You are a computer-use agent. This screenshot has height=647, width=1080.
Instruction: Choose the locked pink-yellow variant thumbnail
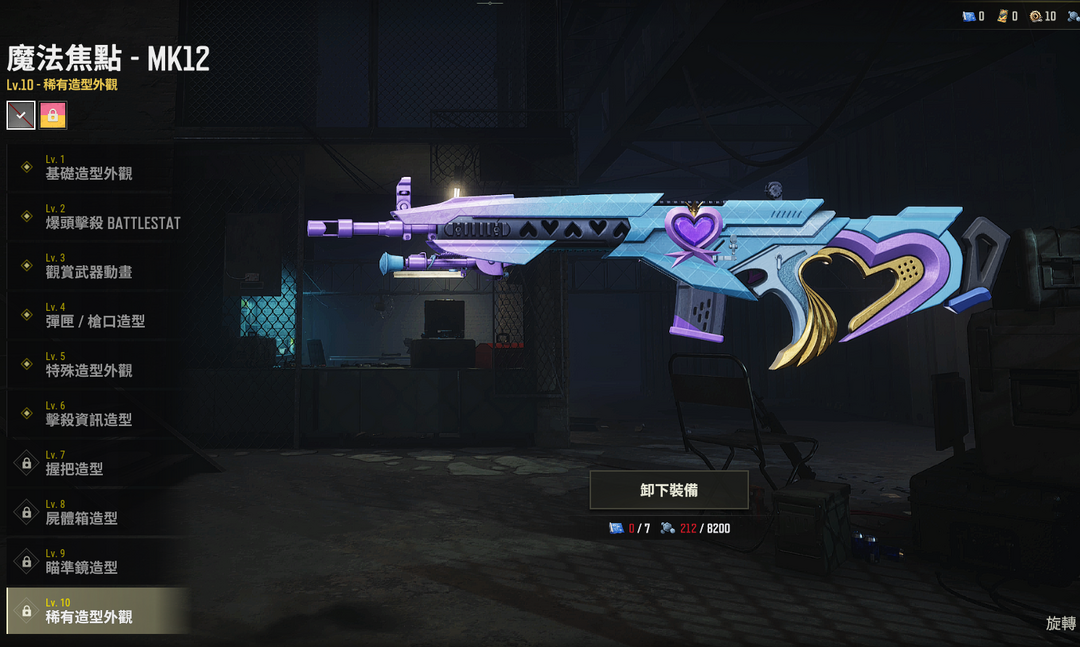(x=53, y=115)
